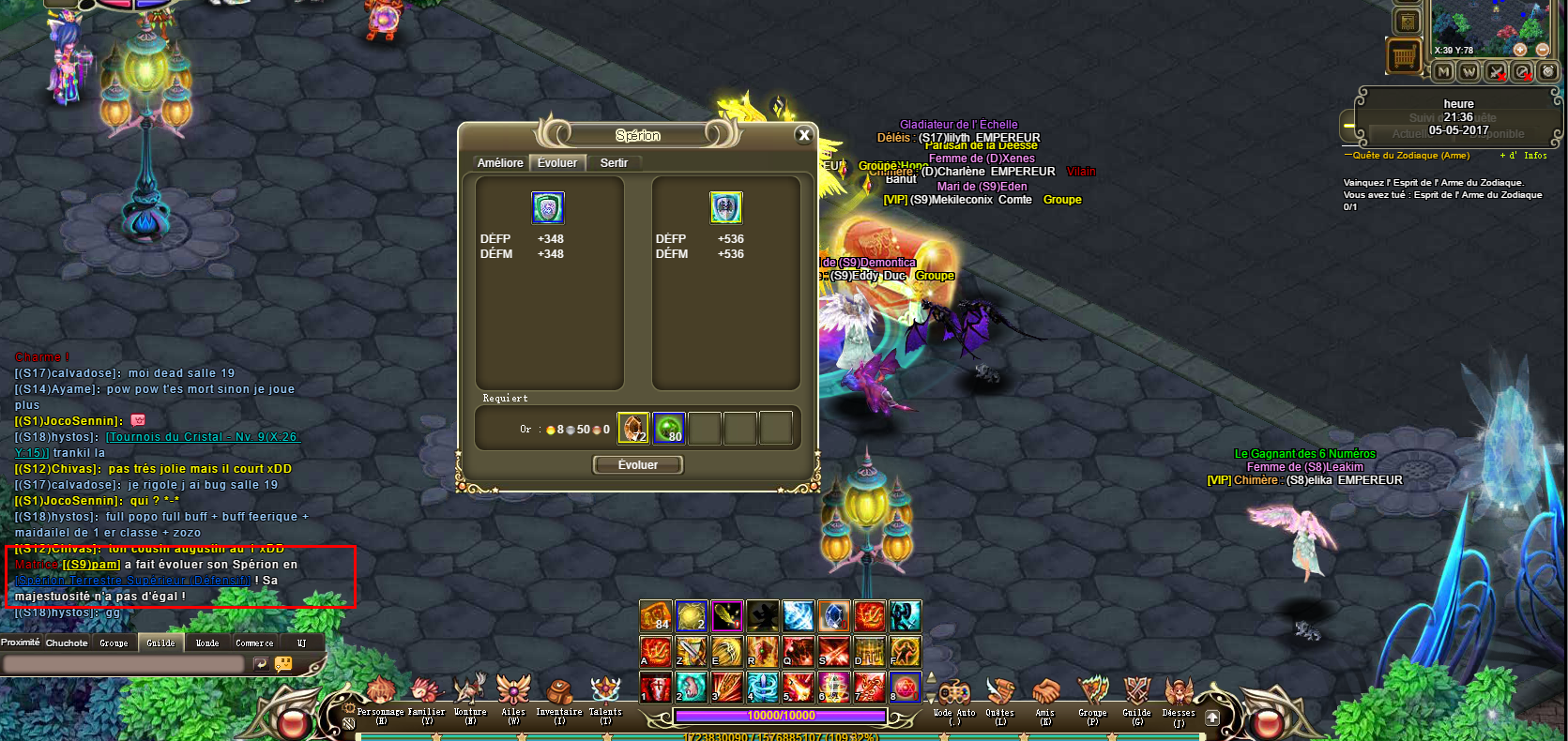Show more quest info via "+ d' Infos"
The width and height of the screenshot is (1568, 741).
point(1524,156)
